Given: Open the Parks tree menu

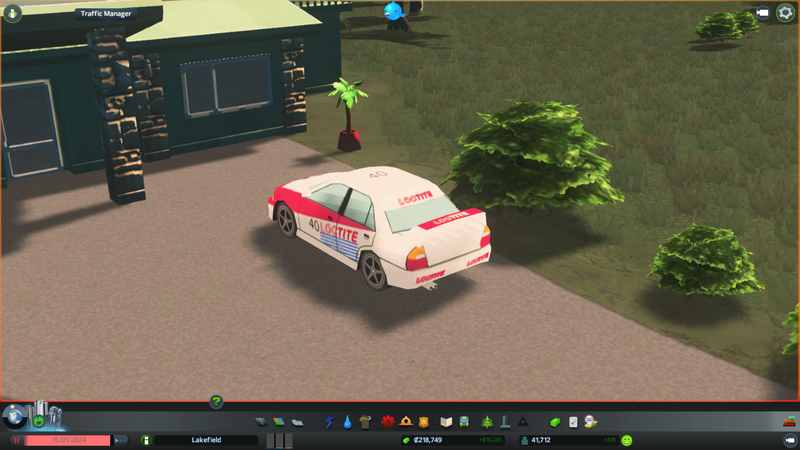Looking at the screenshot, I should point(487,422).
